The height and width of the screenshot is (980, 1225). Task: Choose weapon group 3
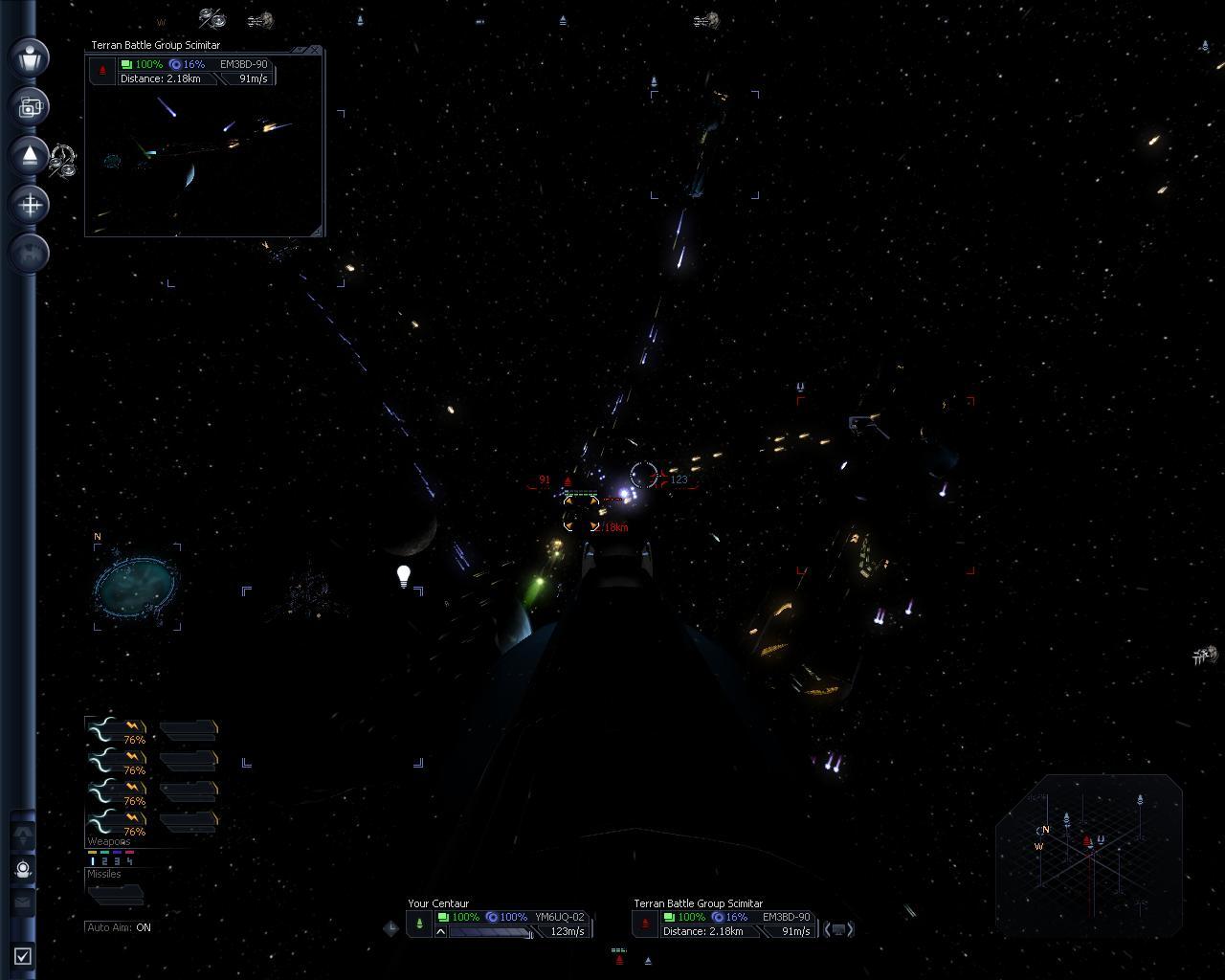pyautogui.click(x=117, y=861)
